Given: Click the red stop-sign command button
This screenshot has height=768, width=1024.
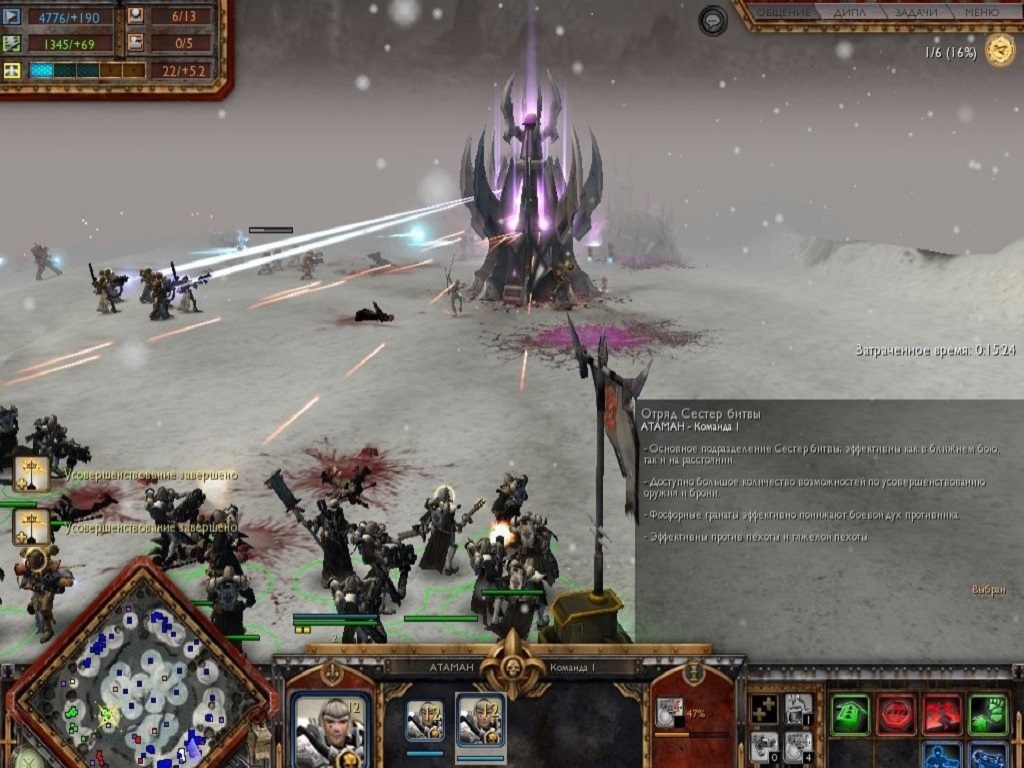Looking at the screenshot, I should pyautogui.click(x=896, y=714).
